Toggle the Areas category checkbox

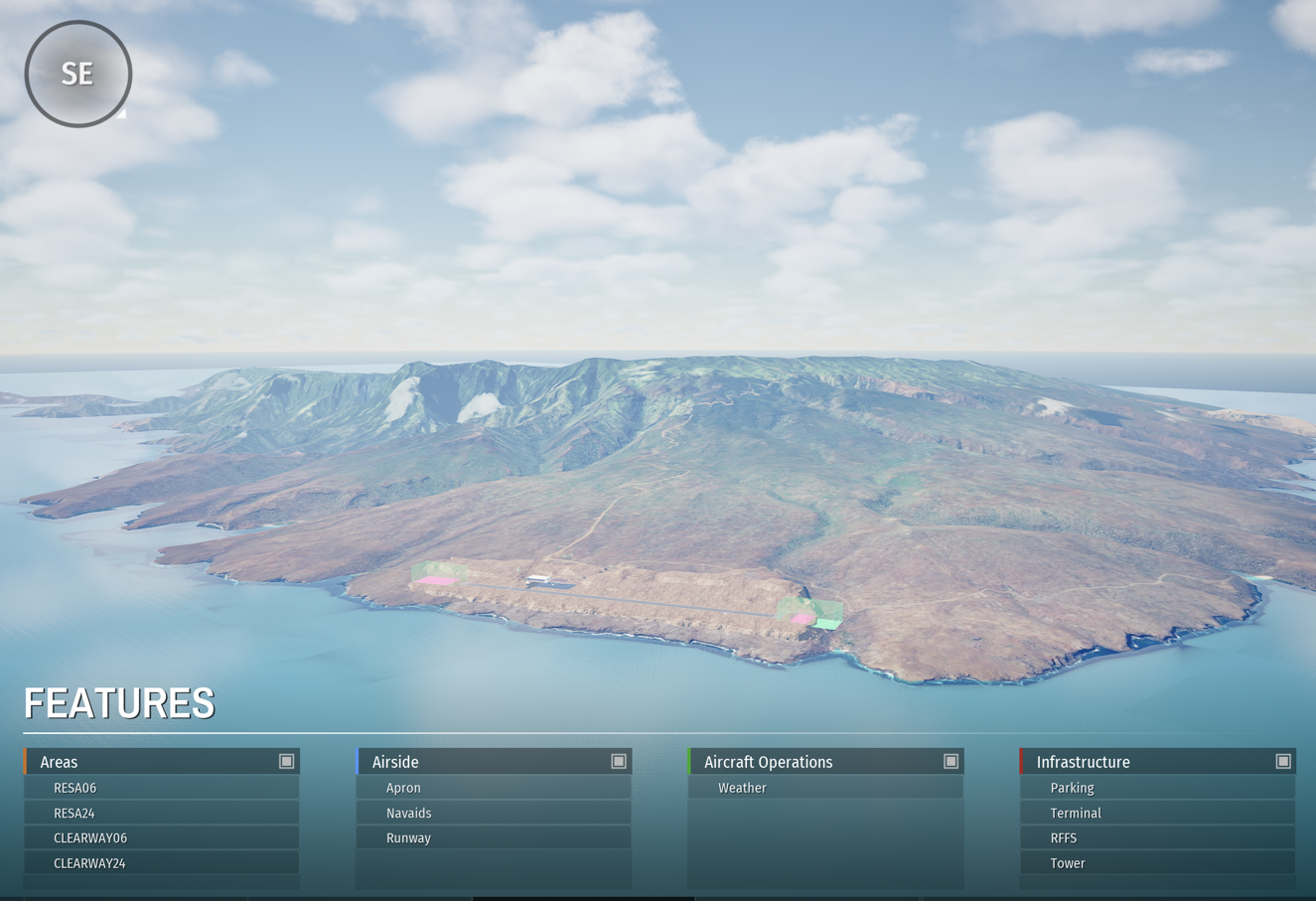286,761
